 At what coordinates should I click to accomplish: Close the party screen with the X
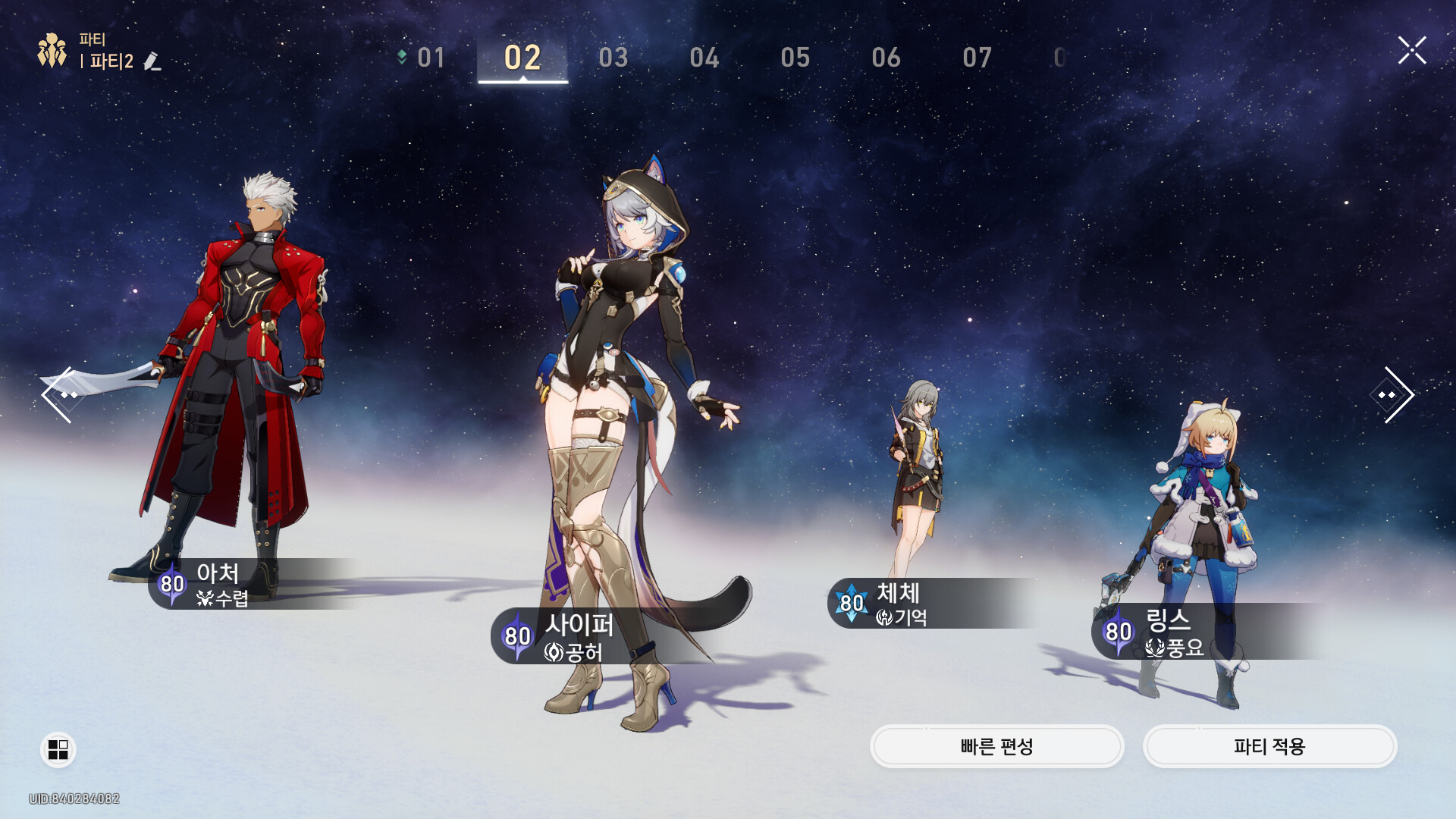coord(1412,51)
